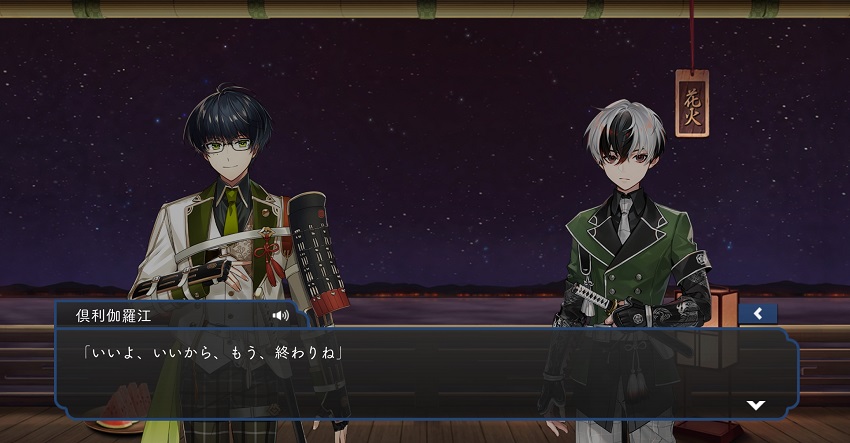Advance dialogue with the white down arrow
The width and height of the screenshot is (850, 443).
click(x=756, y=405)
